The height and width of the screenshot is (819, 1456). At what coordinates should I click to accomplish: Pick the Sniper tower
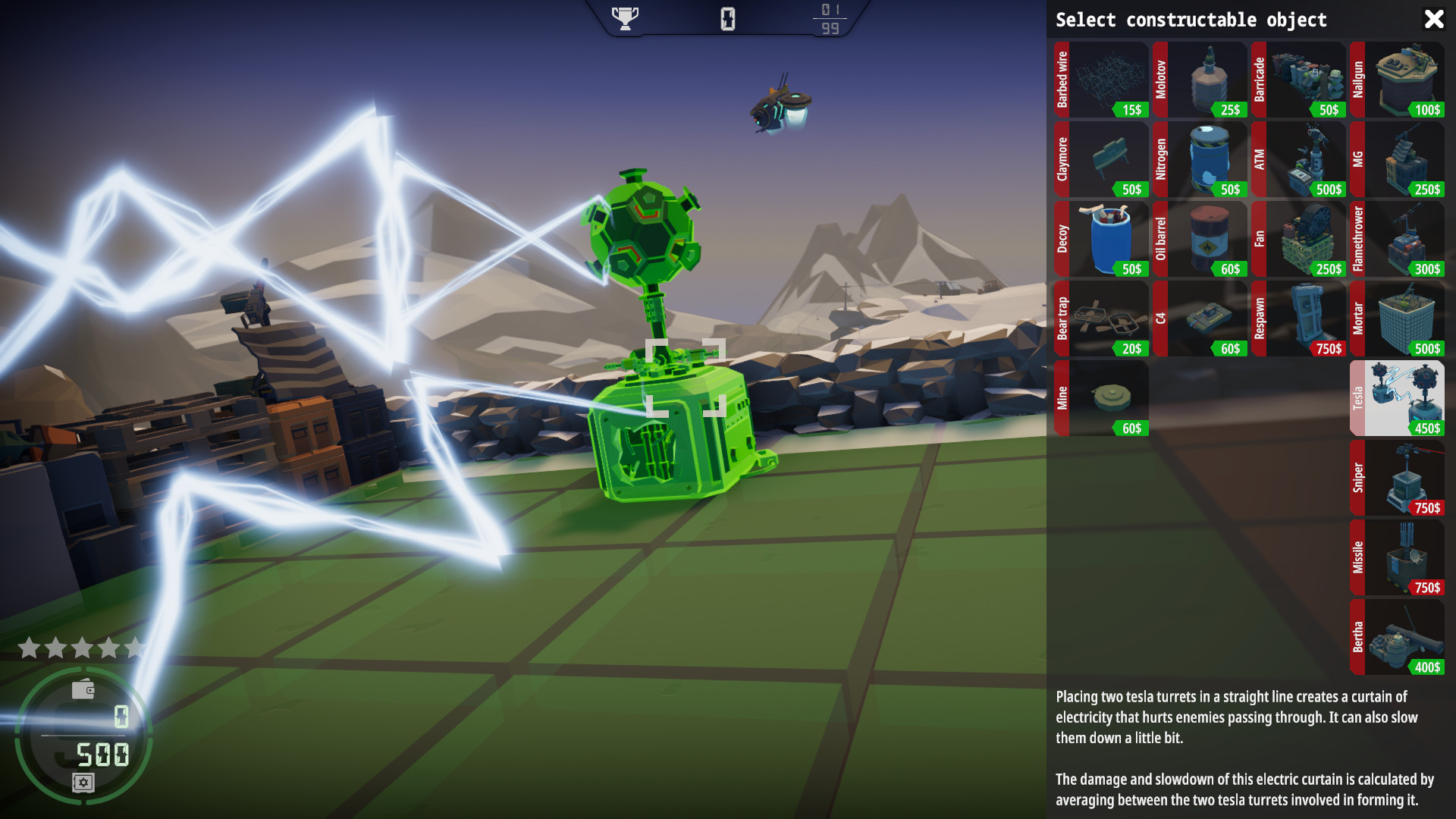(1399, 478)
